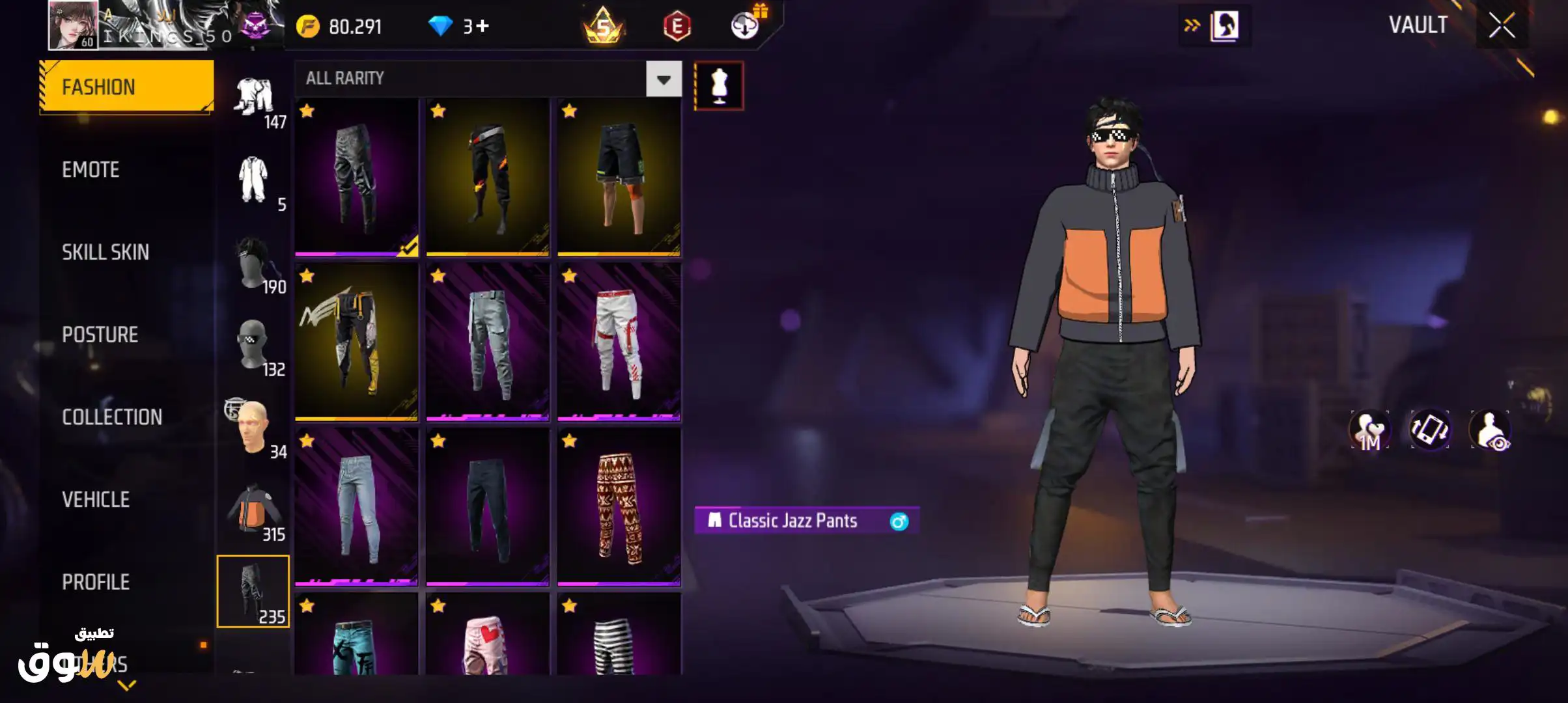Select the Posture tab

point(100,335)
